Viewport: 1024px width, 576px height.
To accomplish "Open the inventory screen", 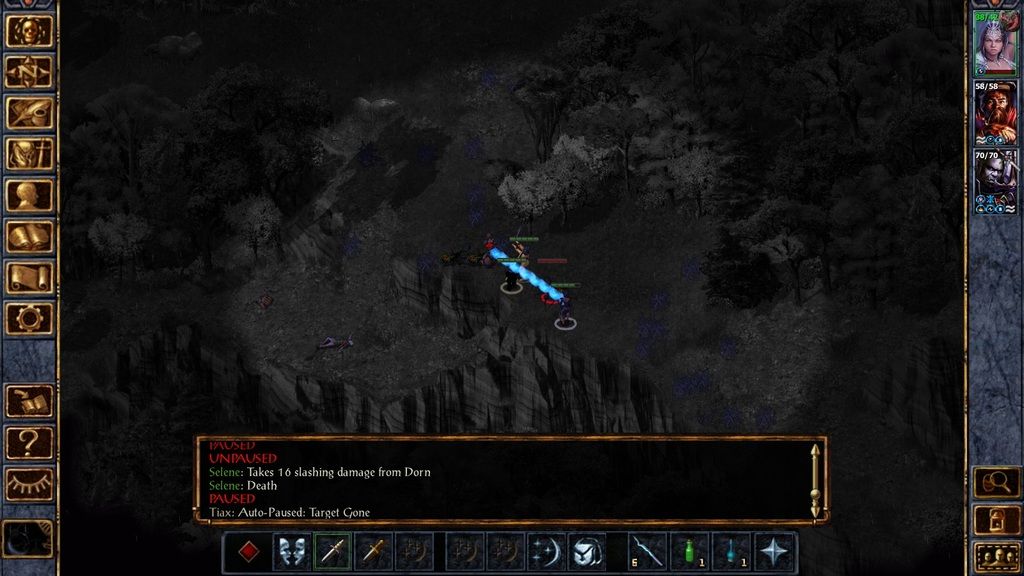I will pos(29,154).
